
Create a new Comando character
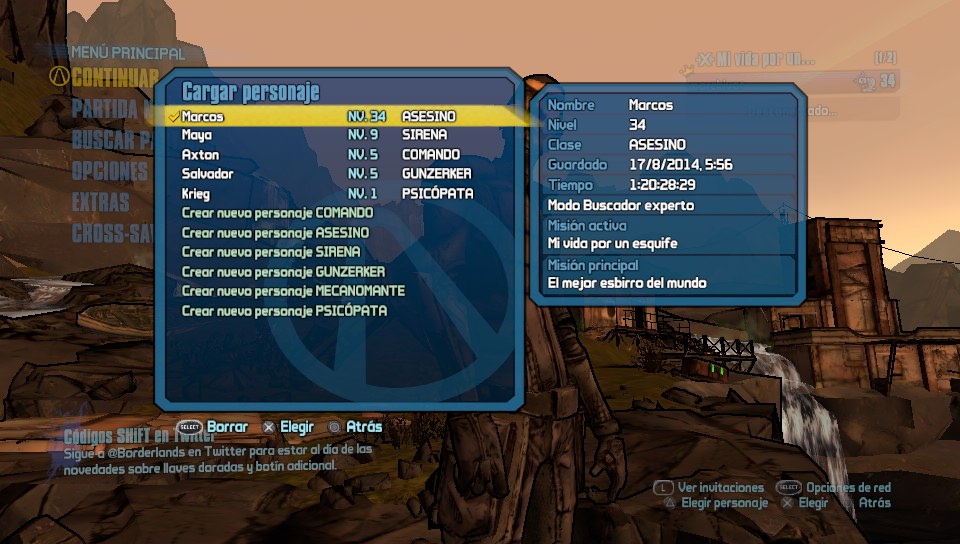click(277, 213)
